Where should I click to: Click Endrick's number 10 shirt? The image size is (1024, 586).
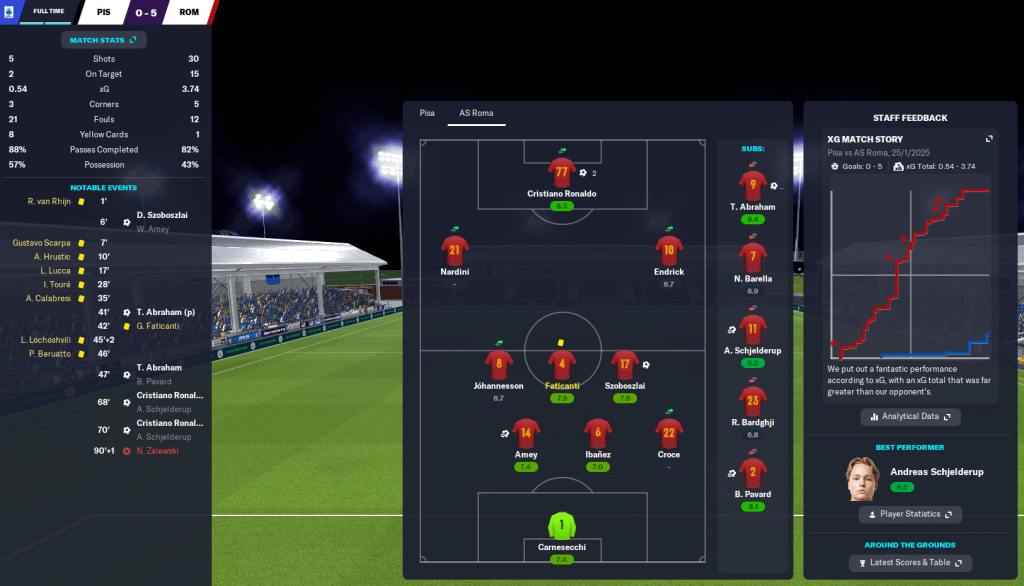point(669,250)
